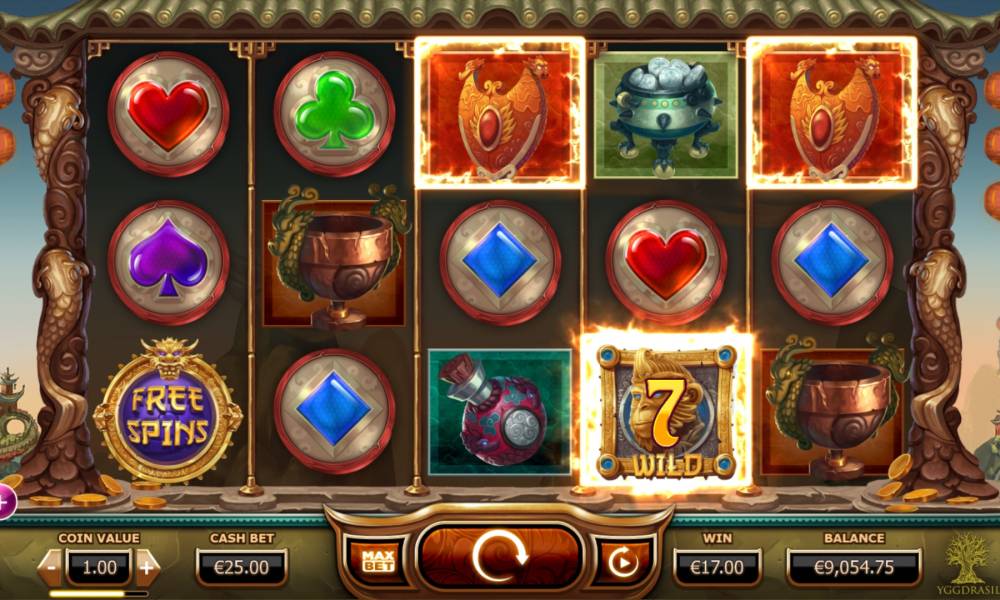The height and width of the screenshot is (600, 1000).
Task: Spin the reels with the central button
Action: tap(499, 557)
